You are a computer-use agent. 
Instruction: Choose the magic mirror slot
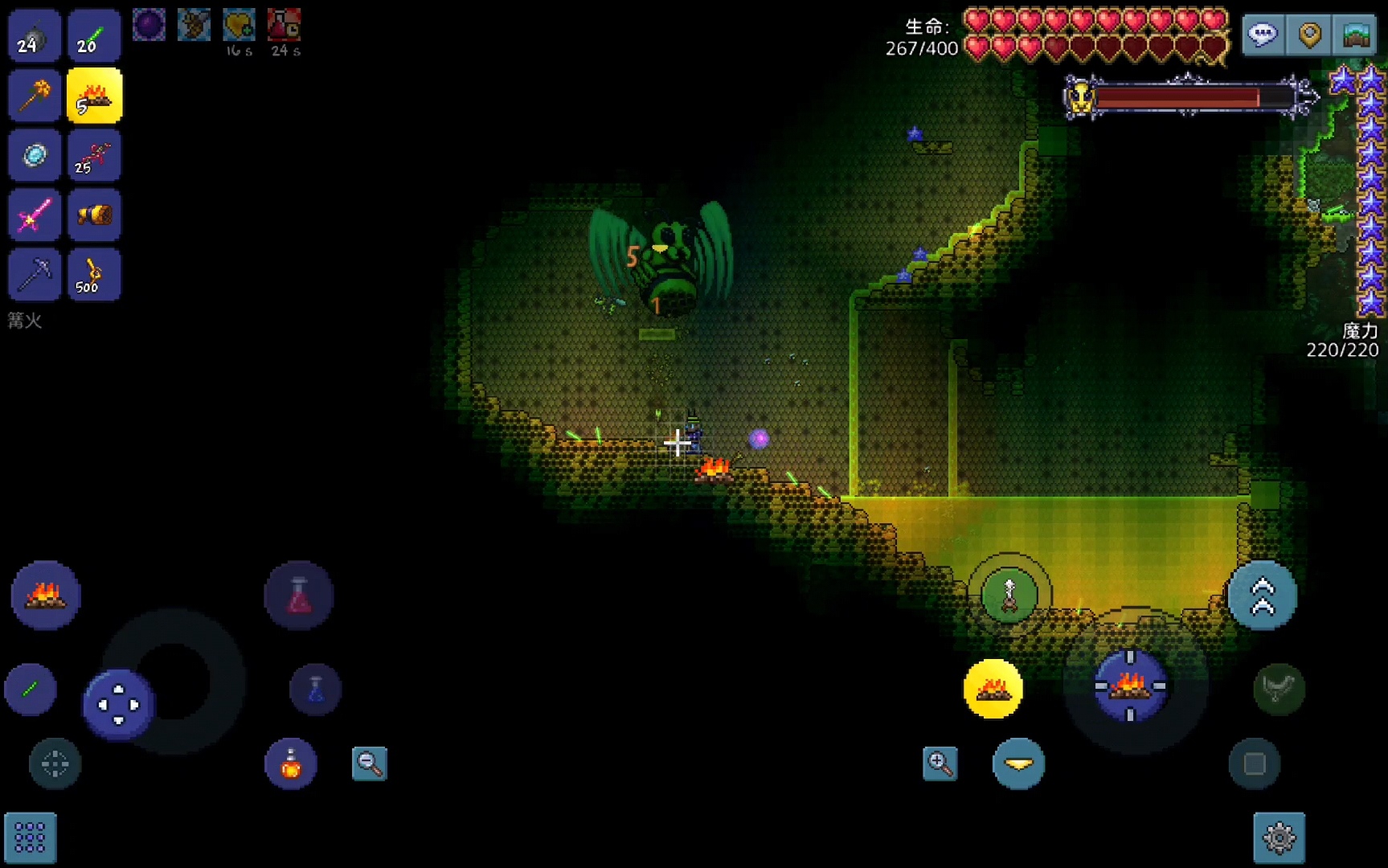click(x=35, y=155)
